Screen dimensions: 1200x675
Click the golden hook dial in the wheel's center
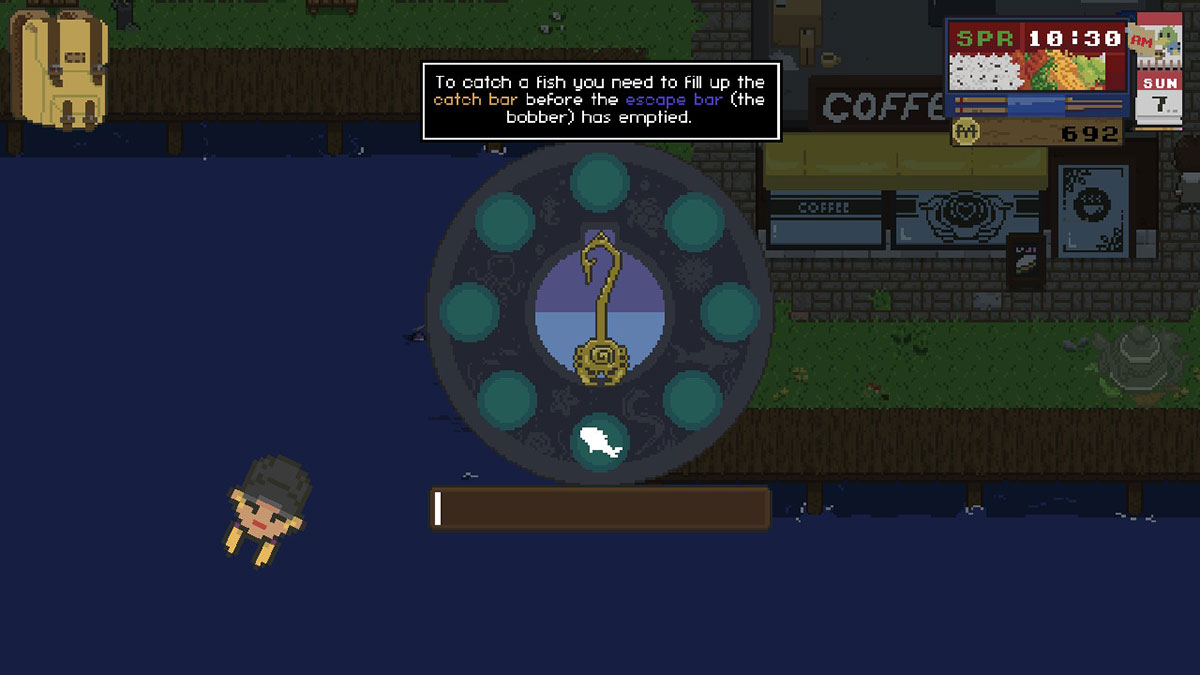600,311
